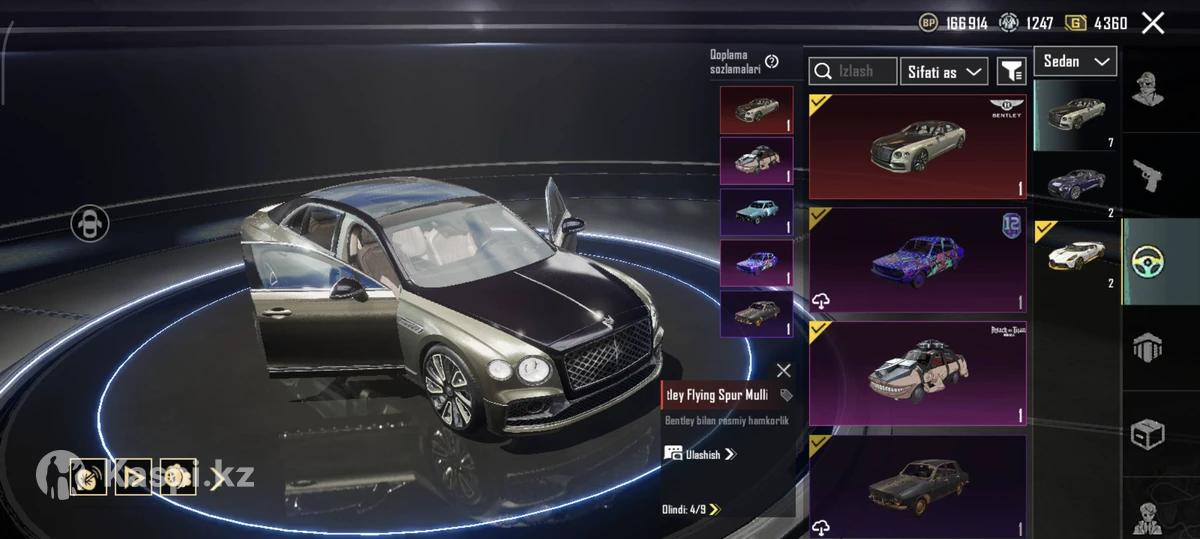This screenshot has height=539, width=1200.
Task: Close the vehicle inventory screen
Action: click(x=1153, y=23)
